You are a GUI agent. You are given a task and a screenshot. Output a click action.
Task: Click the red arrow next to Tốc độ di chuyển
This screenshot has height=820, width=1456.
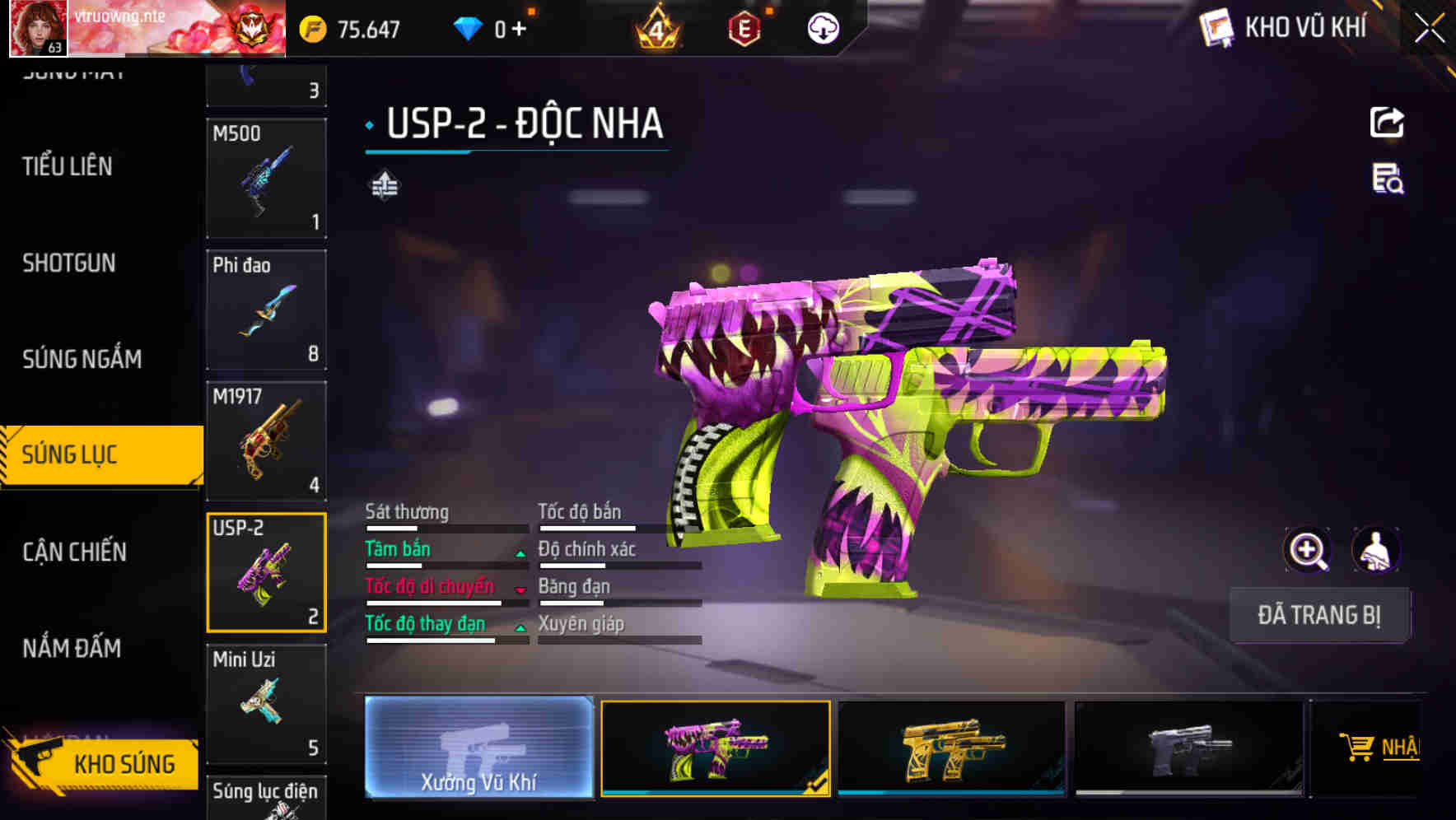click(520, 589)
